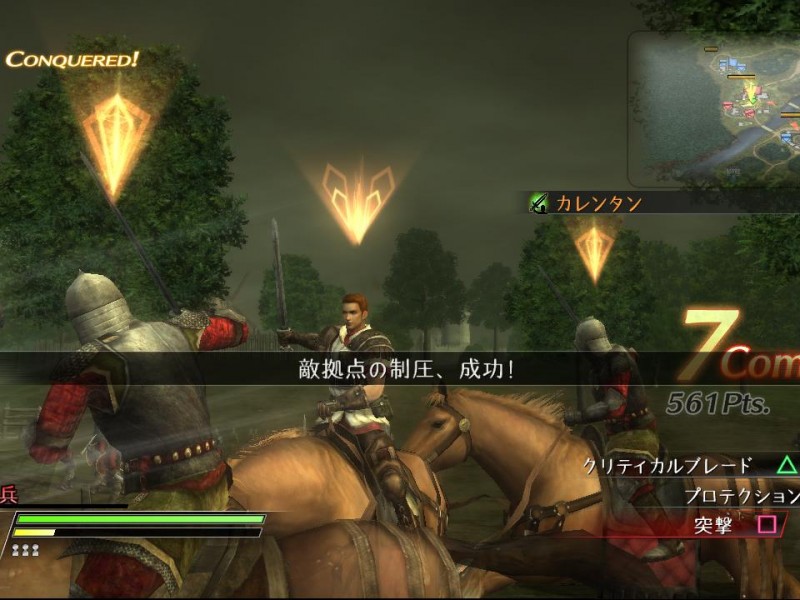The width and height of the screenshot is (800, 600).
Task: Select the カレンタン location label
Action: 598,204
